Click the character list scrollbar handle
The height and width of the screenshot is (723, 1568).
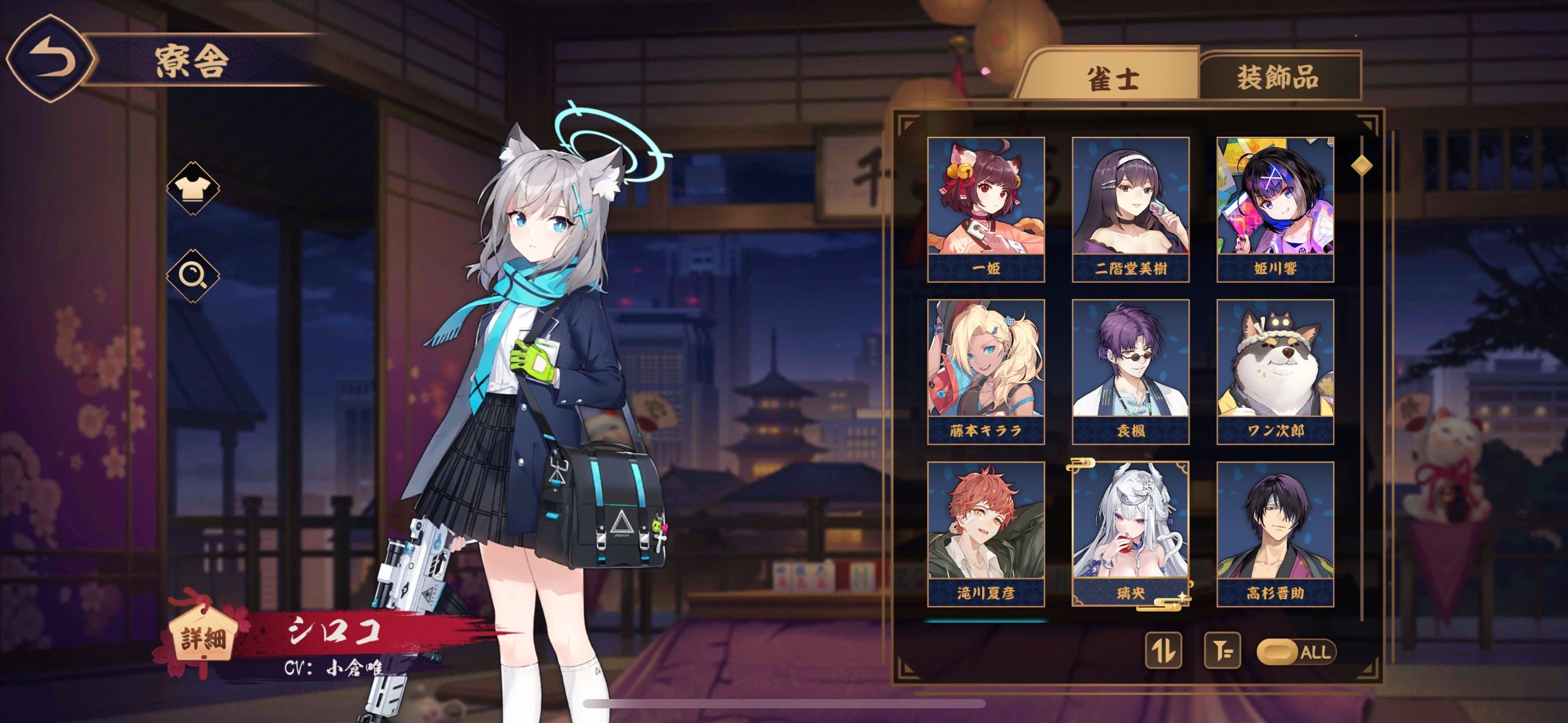(x=1362, y=165)
